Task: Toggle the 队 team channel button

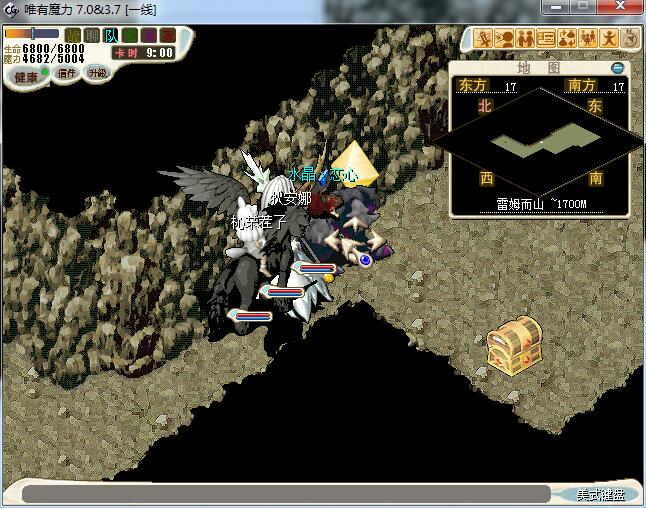Action: 111,36
